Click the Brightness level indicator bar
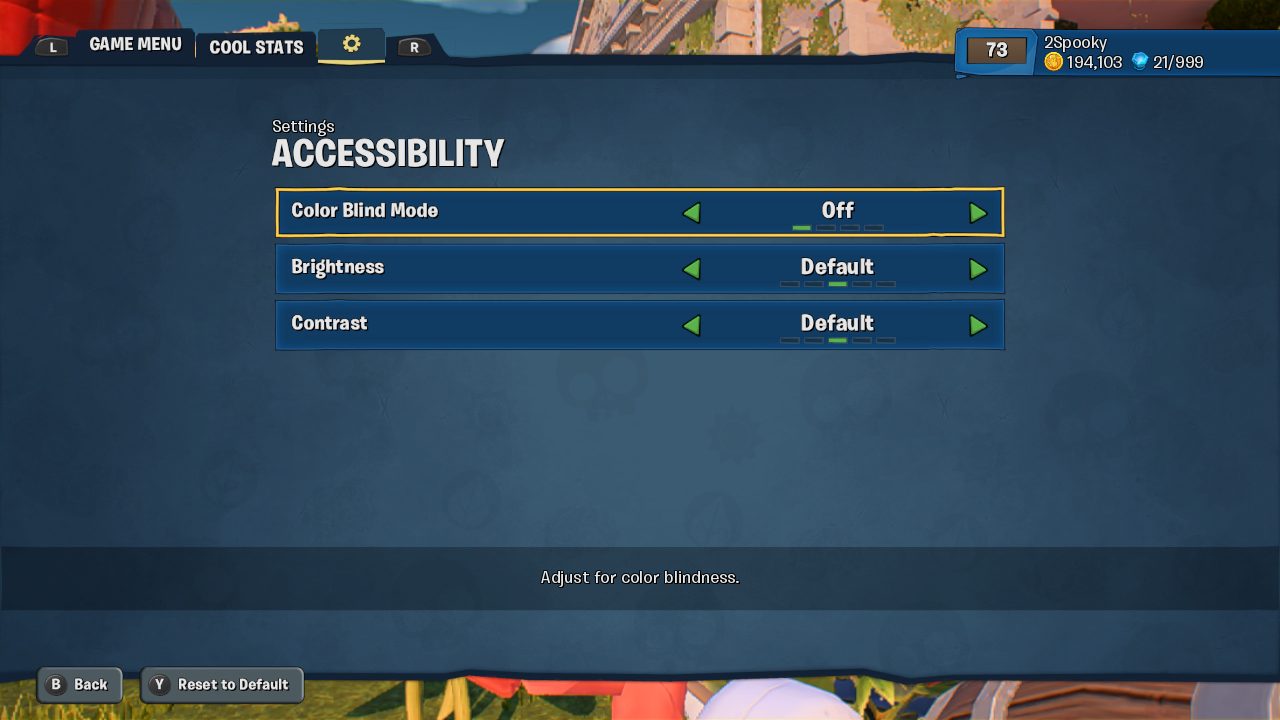 coord(838,283)
